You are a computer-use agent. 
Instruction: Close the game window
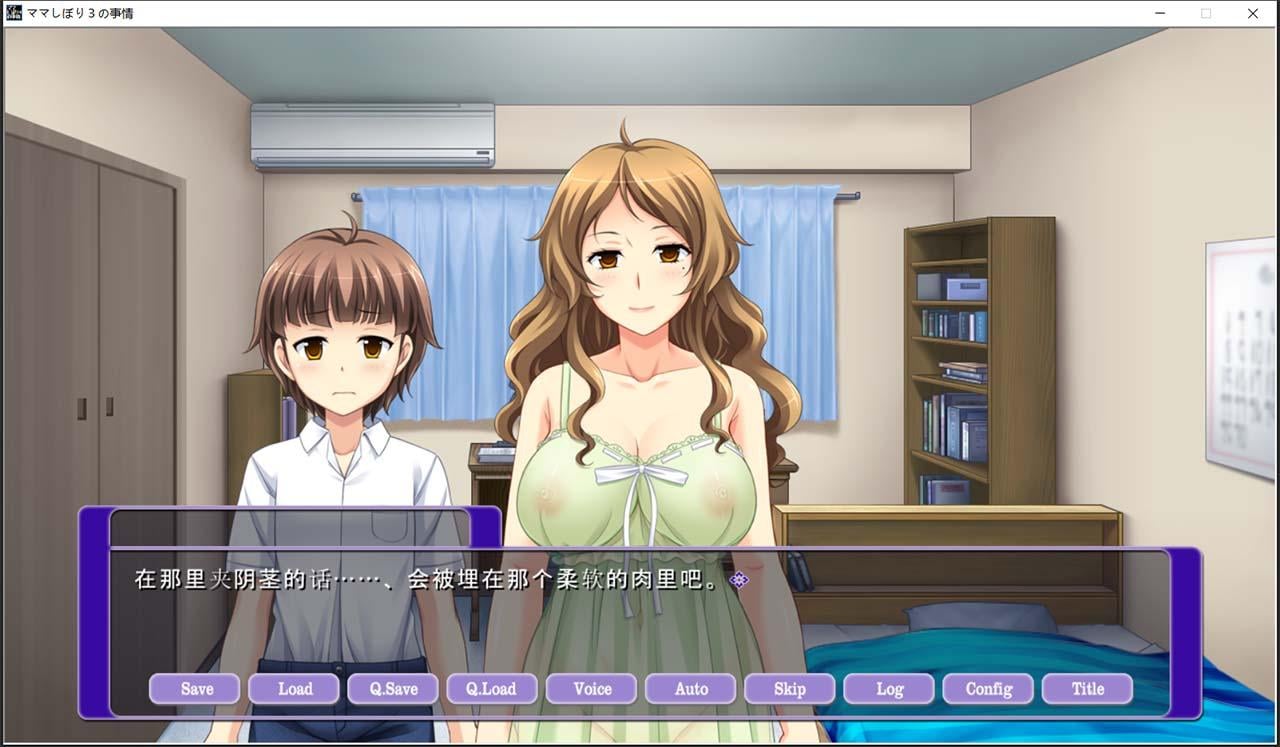click(x=1253, y=13)
